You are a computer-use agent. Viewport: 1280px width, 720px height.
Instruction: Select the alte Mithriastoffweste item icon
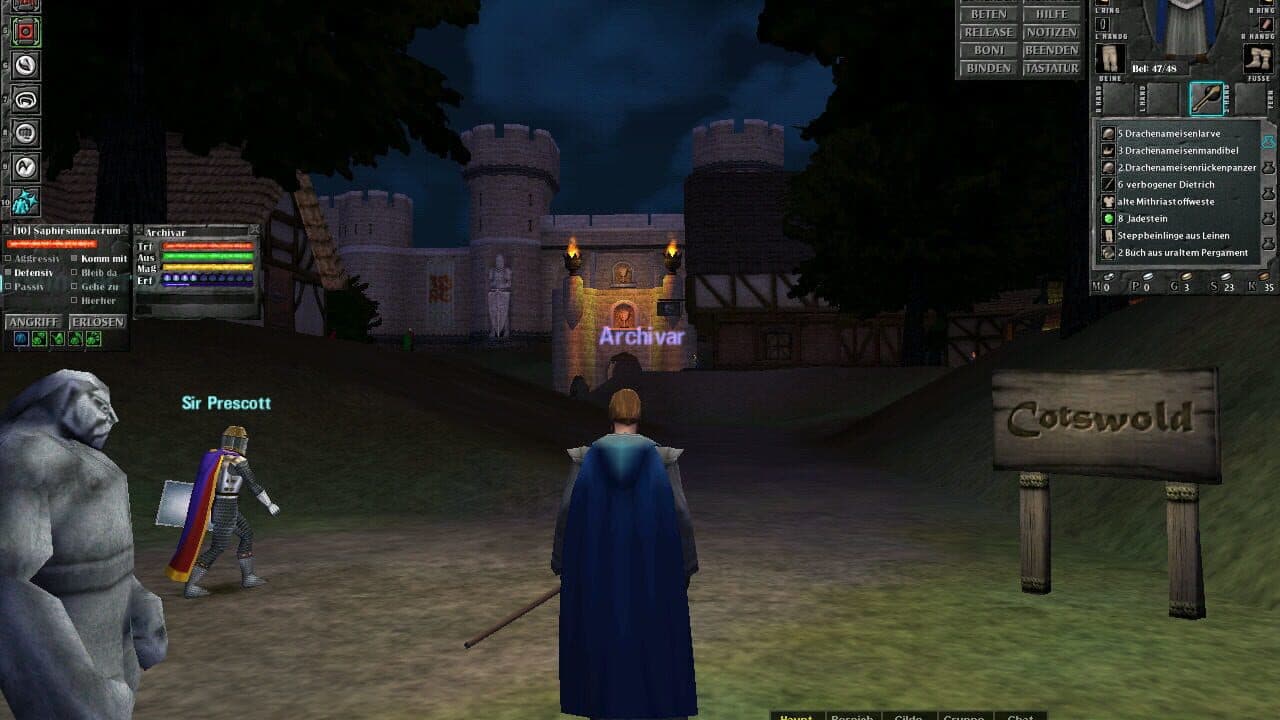coord(1108,202)
